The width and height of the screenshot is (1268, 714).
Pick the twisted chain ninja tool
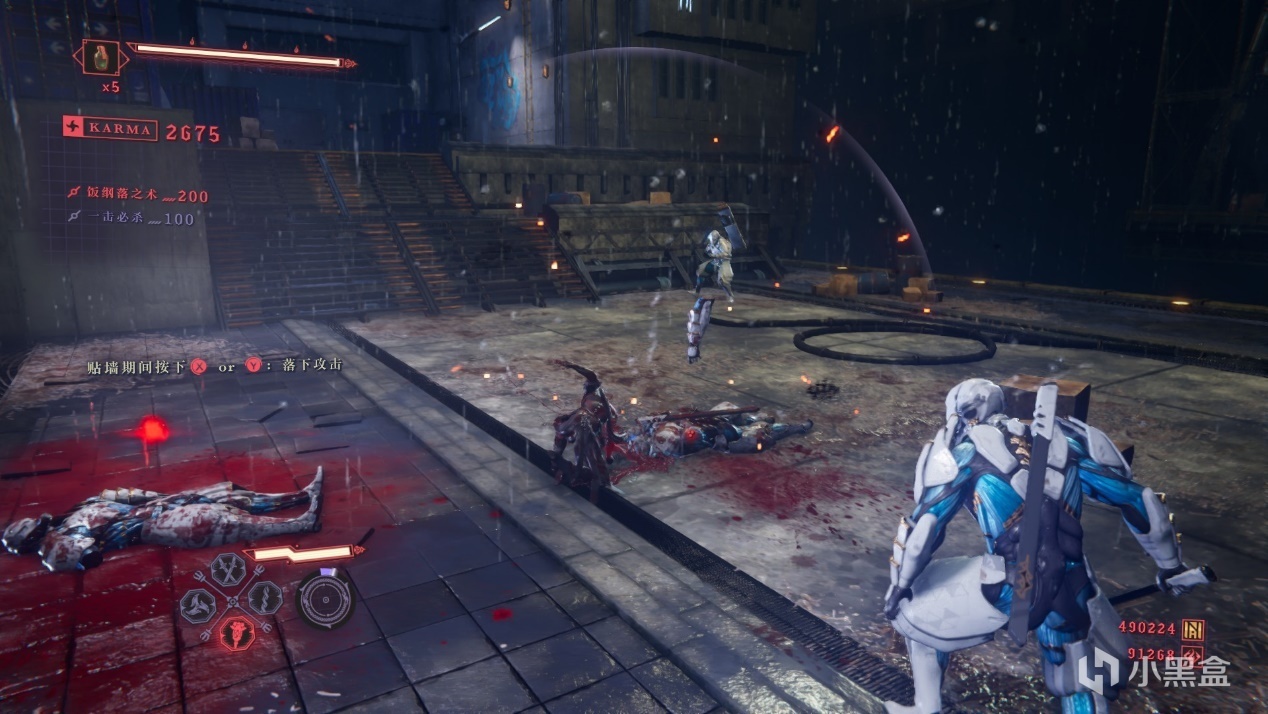[x=264, y=599]
